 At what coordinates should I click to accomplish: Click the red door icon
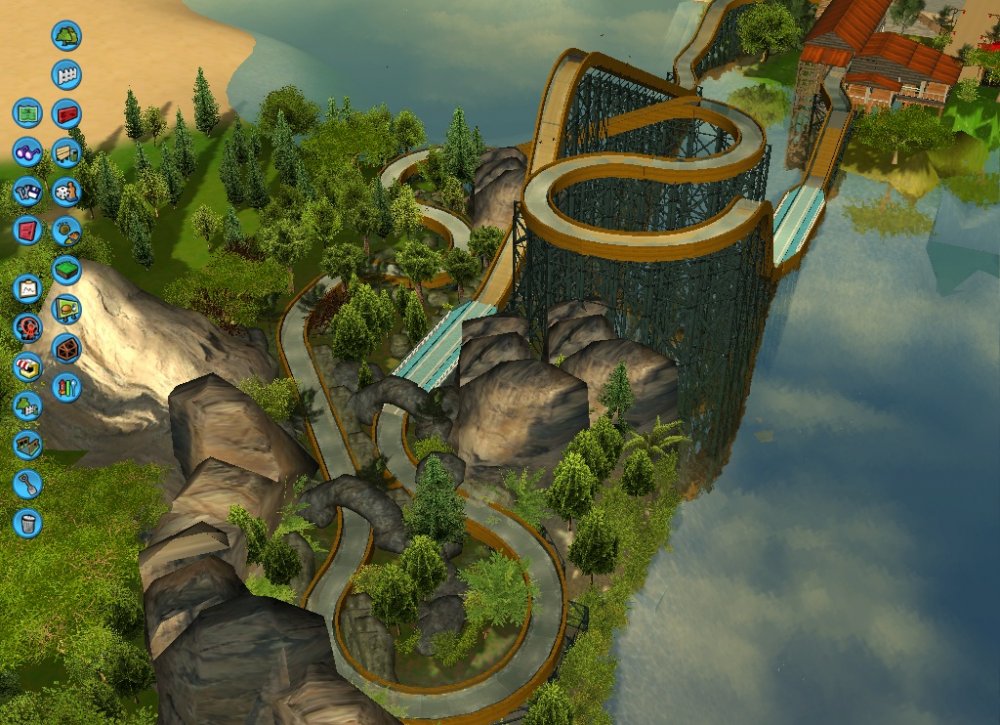coord(28,230)
